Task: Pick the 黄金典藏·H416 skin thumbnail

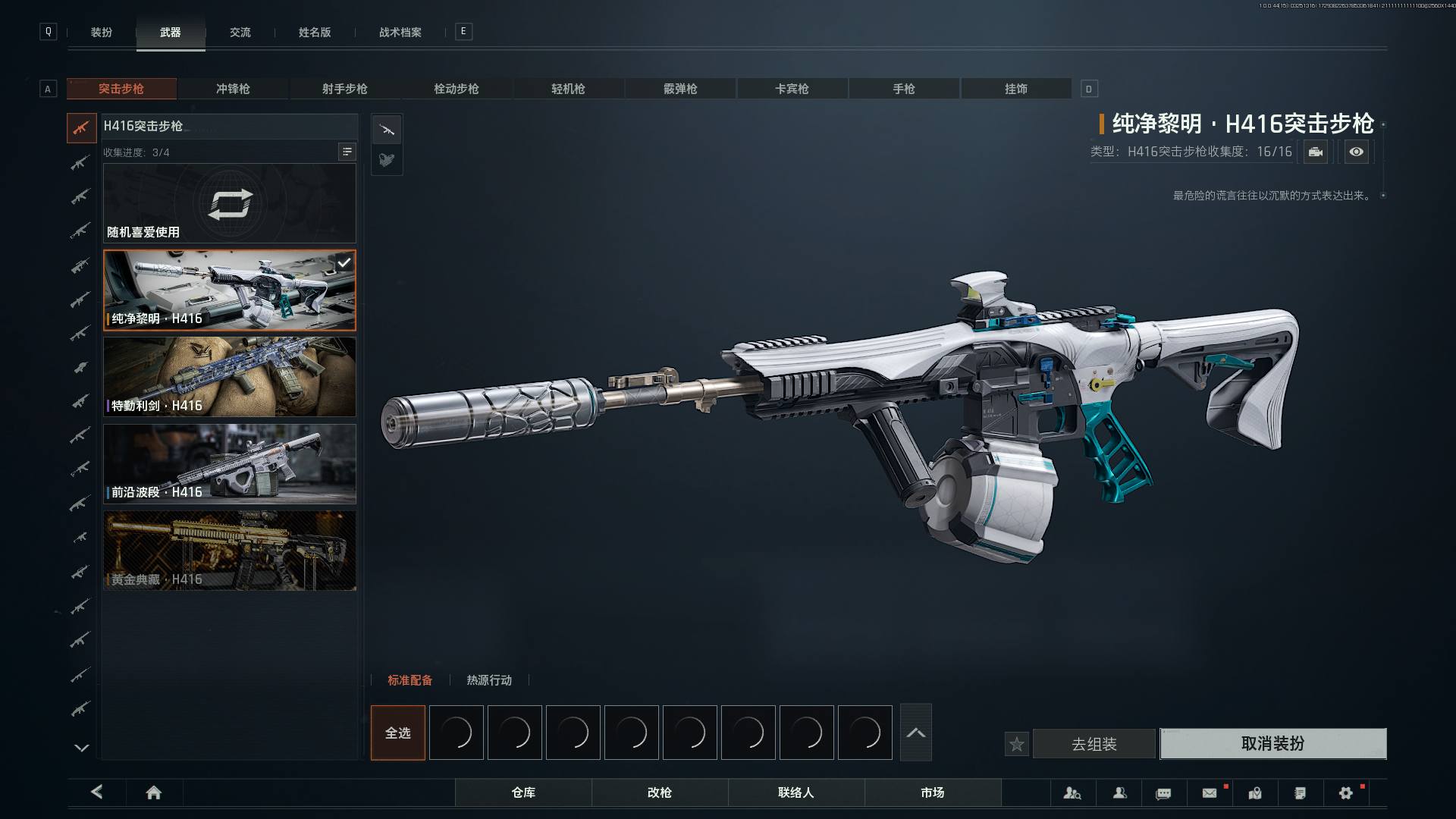Action: (x=230, y=551)
